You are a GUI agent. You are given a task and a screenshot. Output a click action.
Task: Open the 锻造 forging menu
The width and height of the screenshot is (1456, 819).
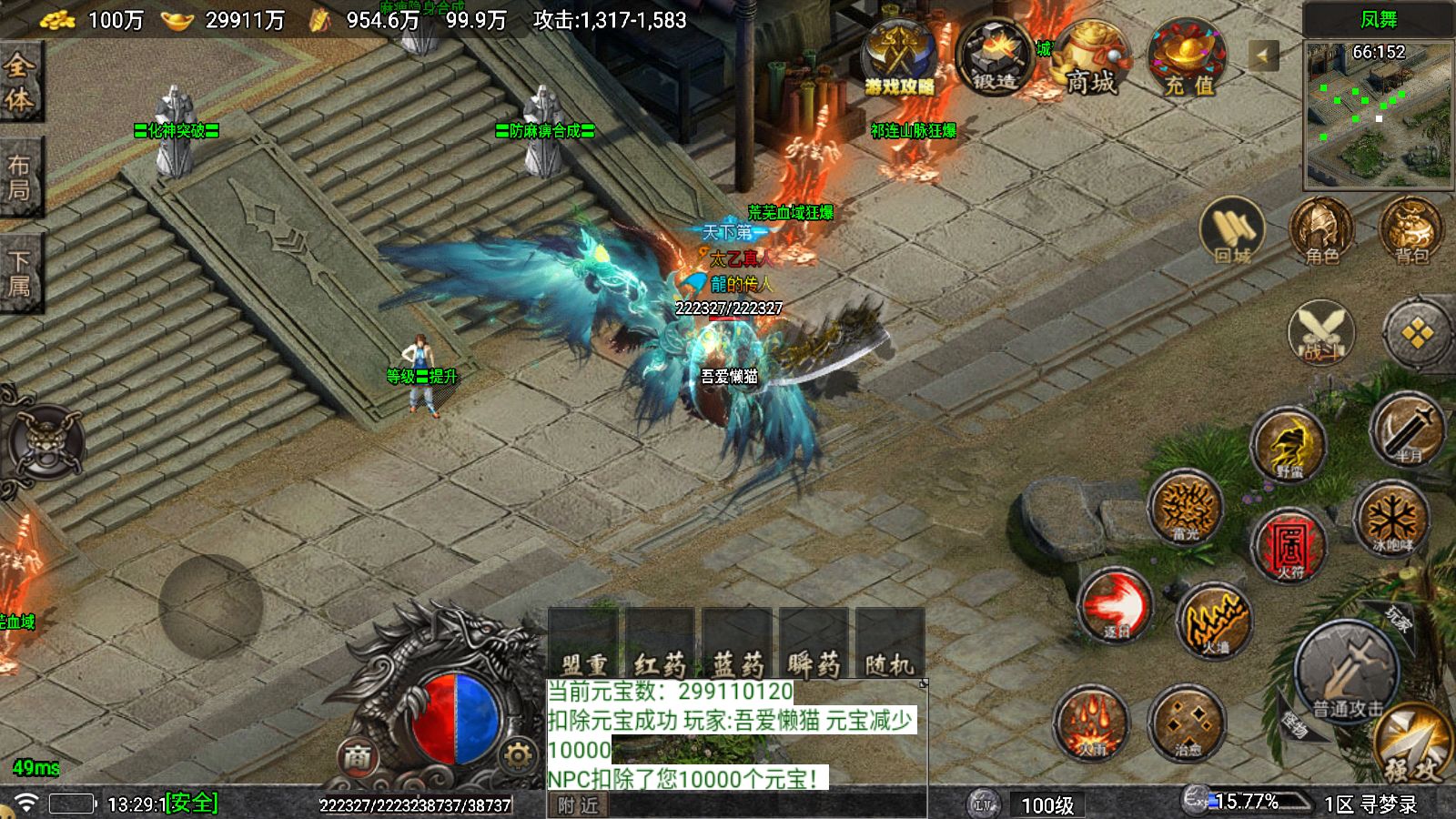pyautogui.click(x=995, y=57)
